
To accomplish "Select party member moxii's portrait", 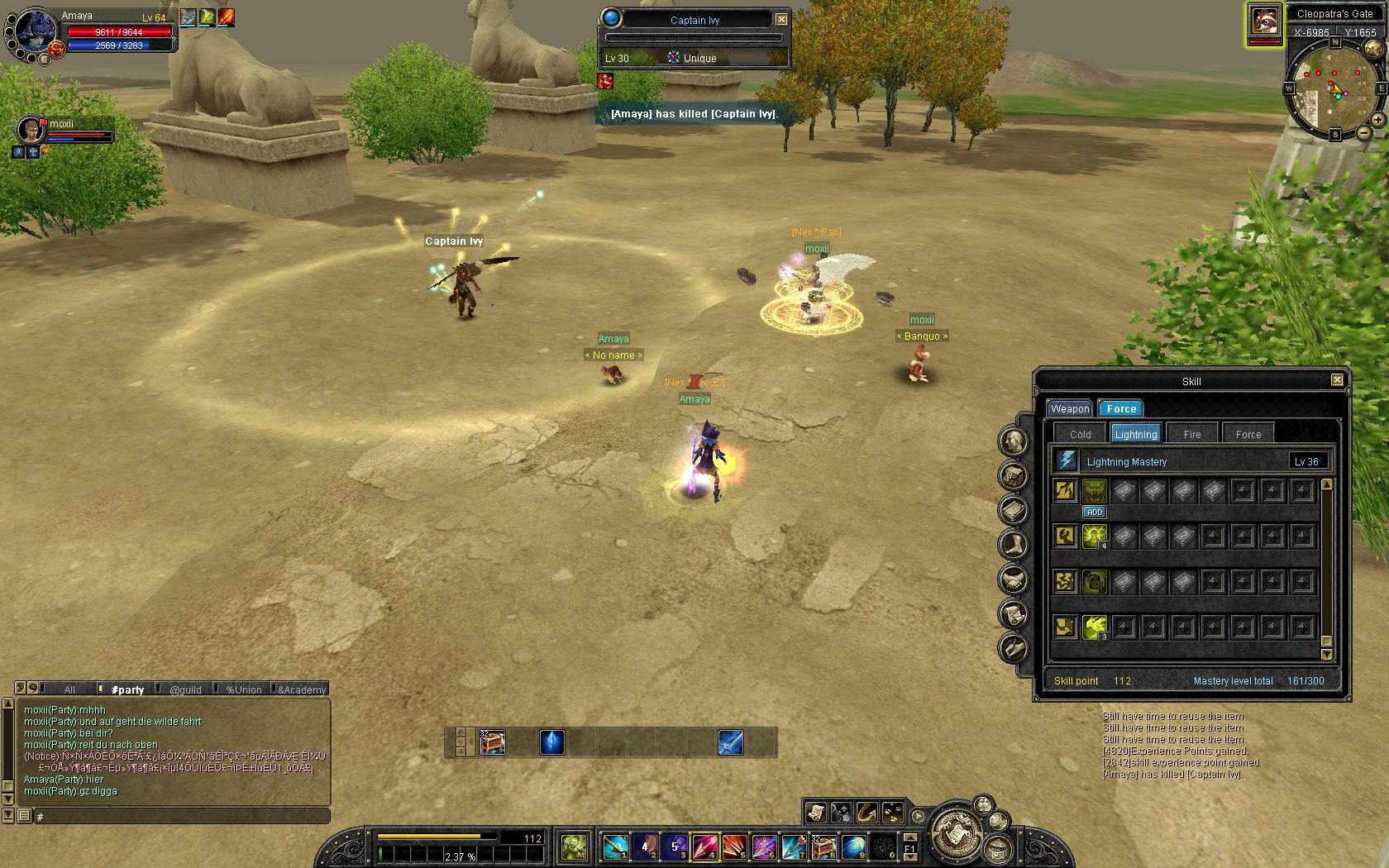I will pyautogui.click(x=31, y=131).
